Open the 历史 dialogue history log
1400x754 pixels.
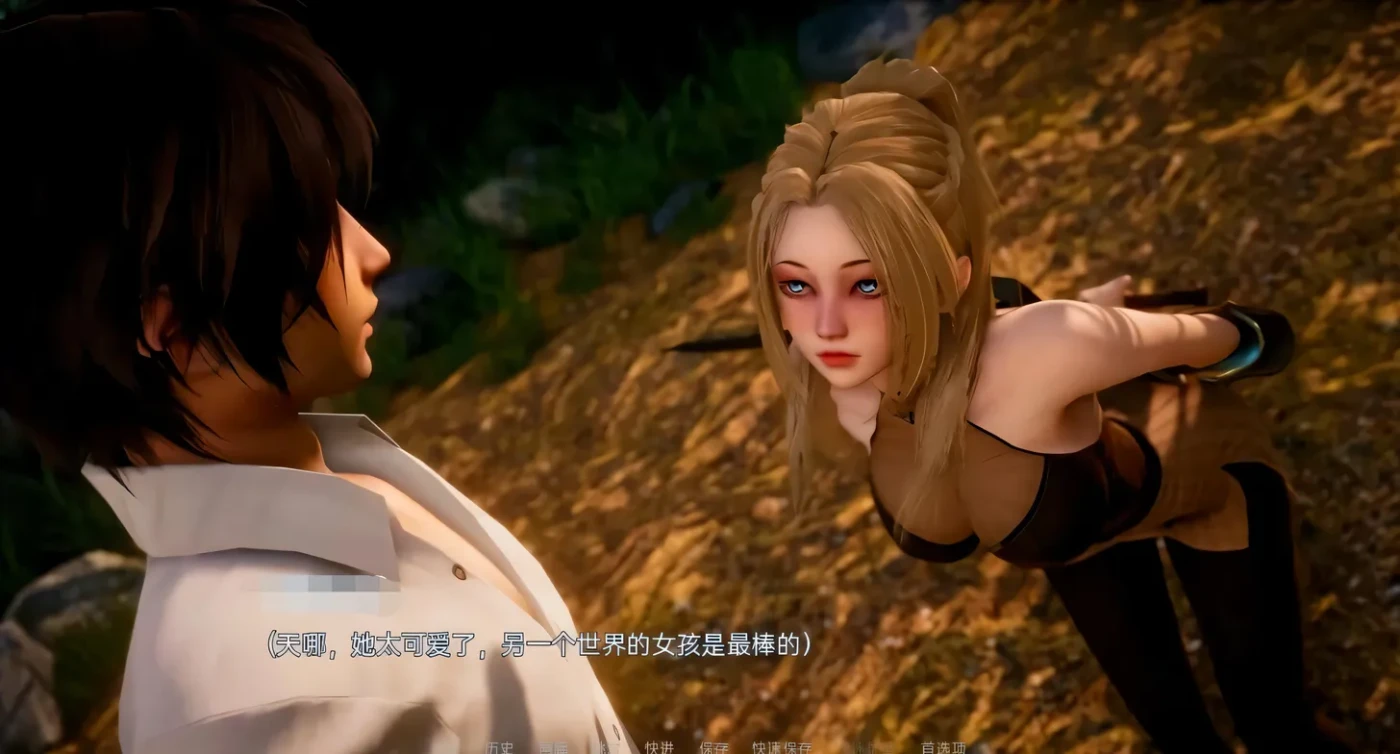(499, 747)
